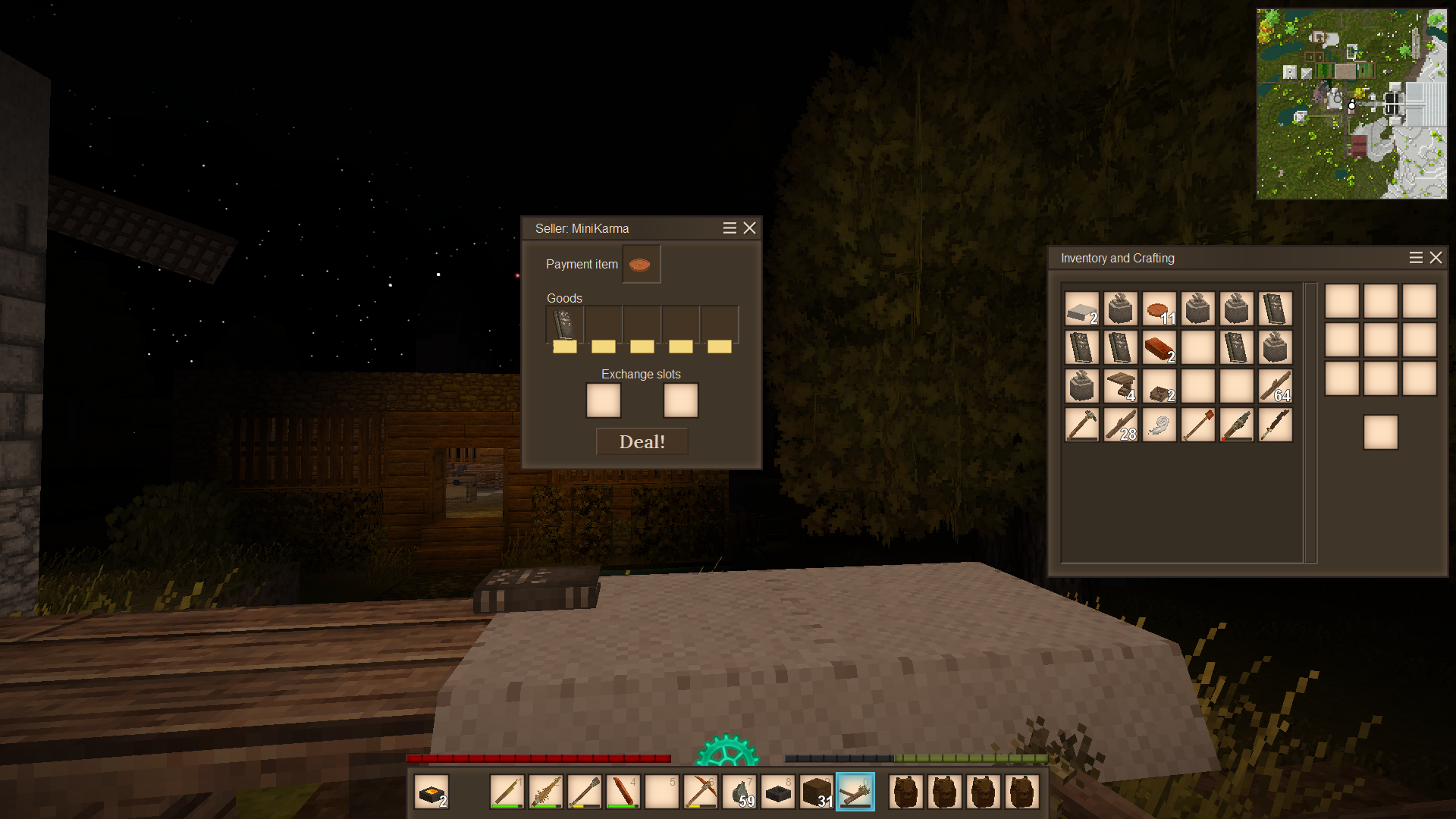
Task: Select the white feather in inventory
Action: click(x=1159, y=425)
